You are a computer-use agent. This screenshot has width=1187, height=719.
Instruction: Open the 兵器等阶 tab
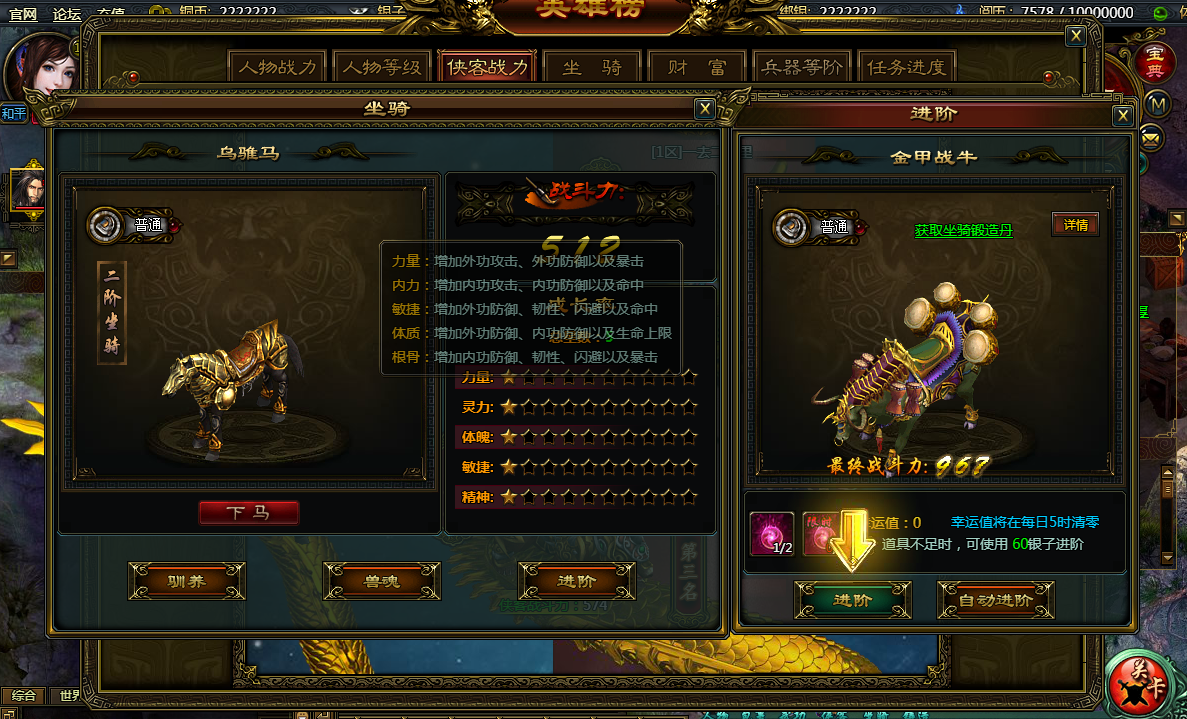tap(801, 68)
